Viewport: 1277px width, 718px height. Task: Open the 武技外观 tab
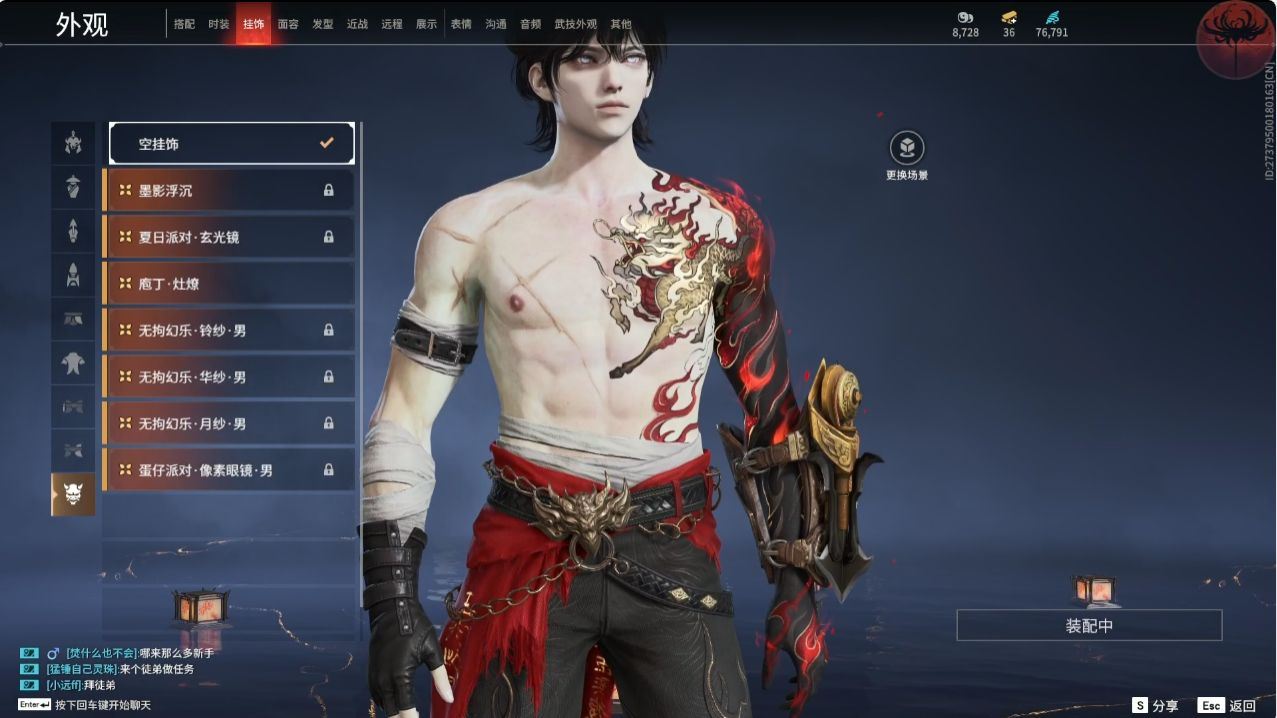pos(575,24)
